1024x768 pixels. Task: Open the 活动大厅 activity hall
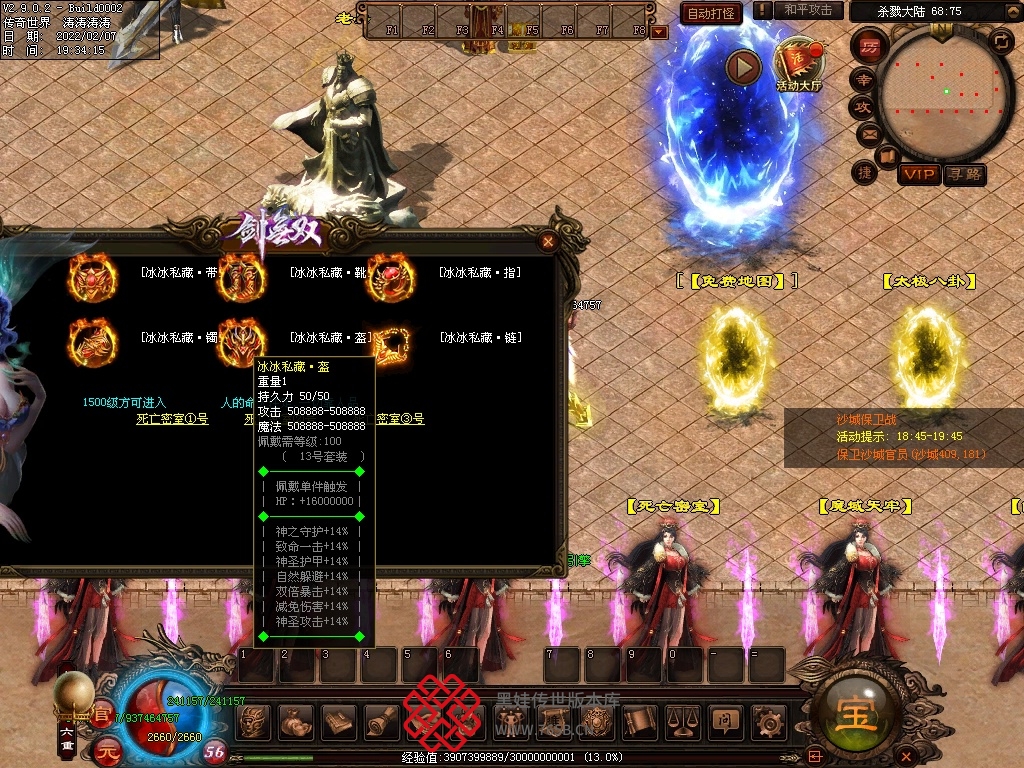798,62
